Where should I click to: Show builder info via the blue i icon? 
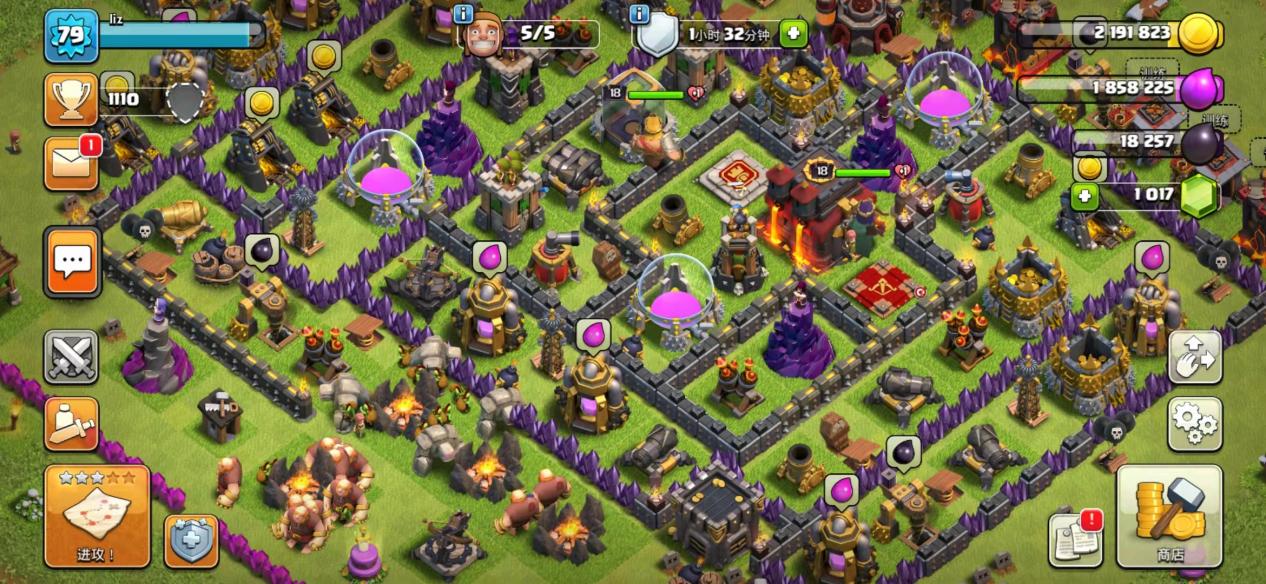463,14
